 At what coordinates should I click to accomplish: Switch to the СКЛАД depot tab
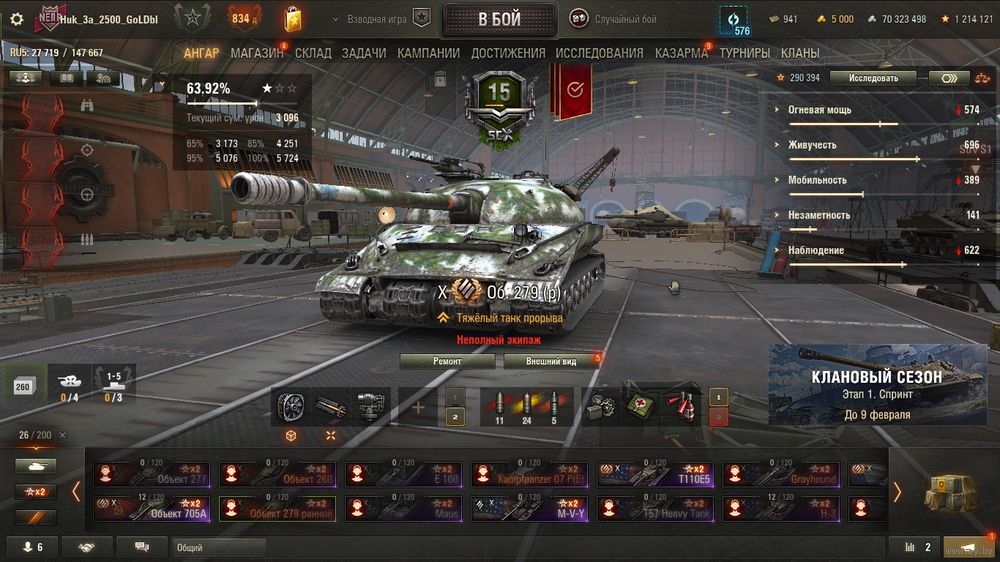pos(313,53)
